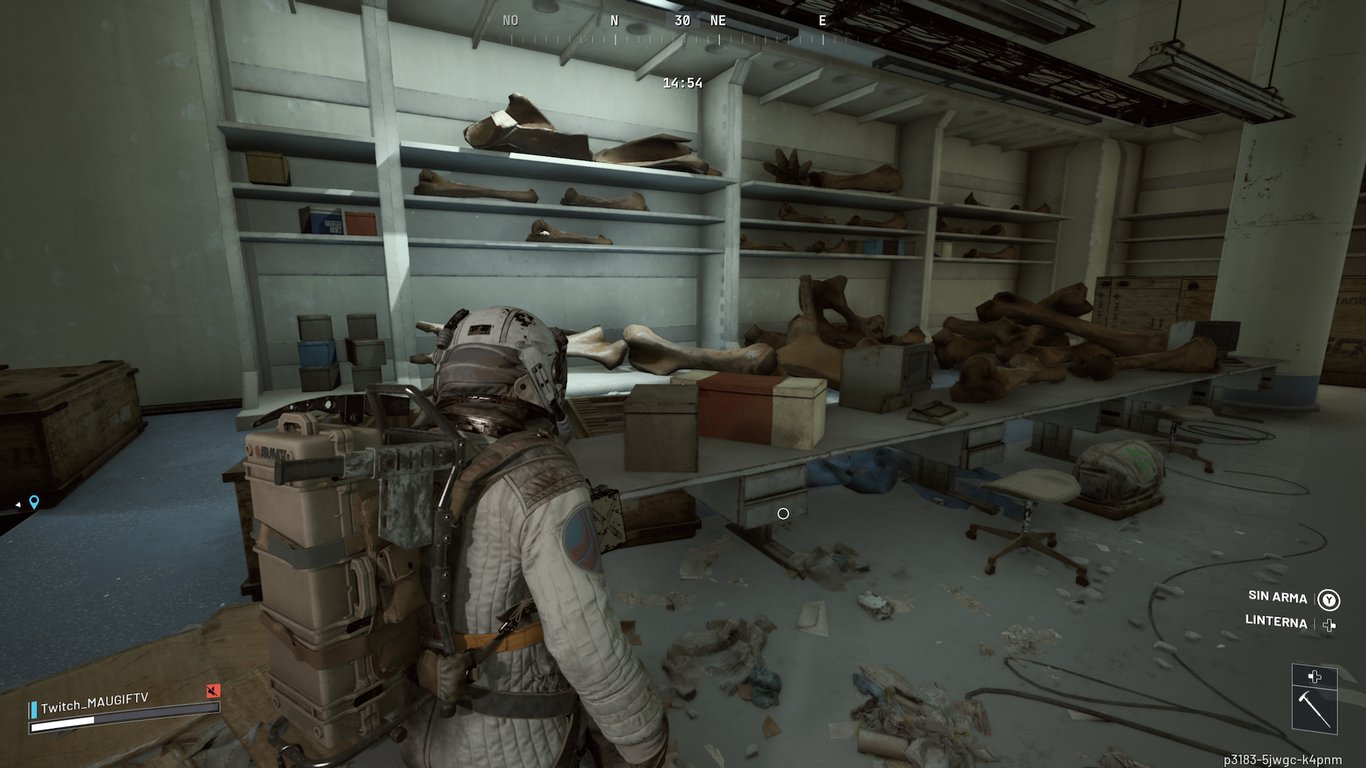
Task: Click the blue location marker icon
Action: [x=34, y=502]
